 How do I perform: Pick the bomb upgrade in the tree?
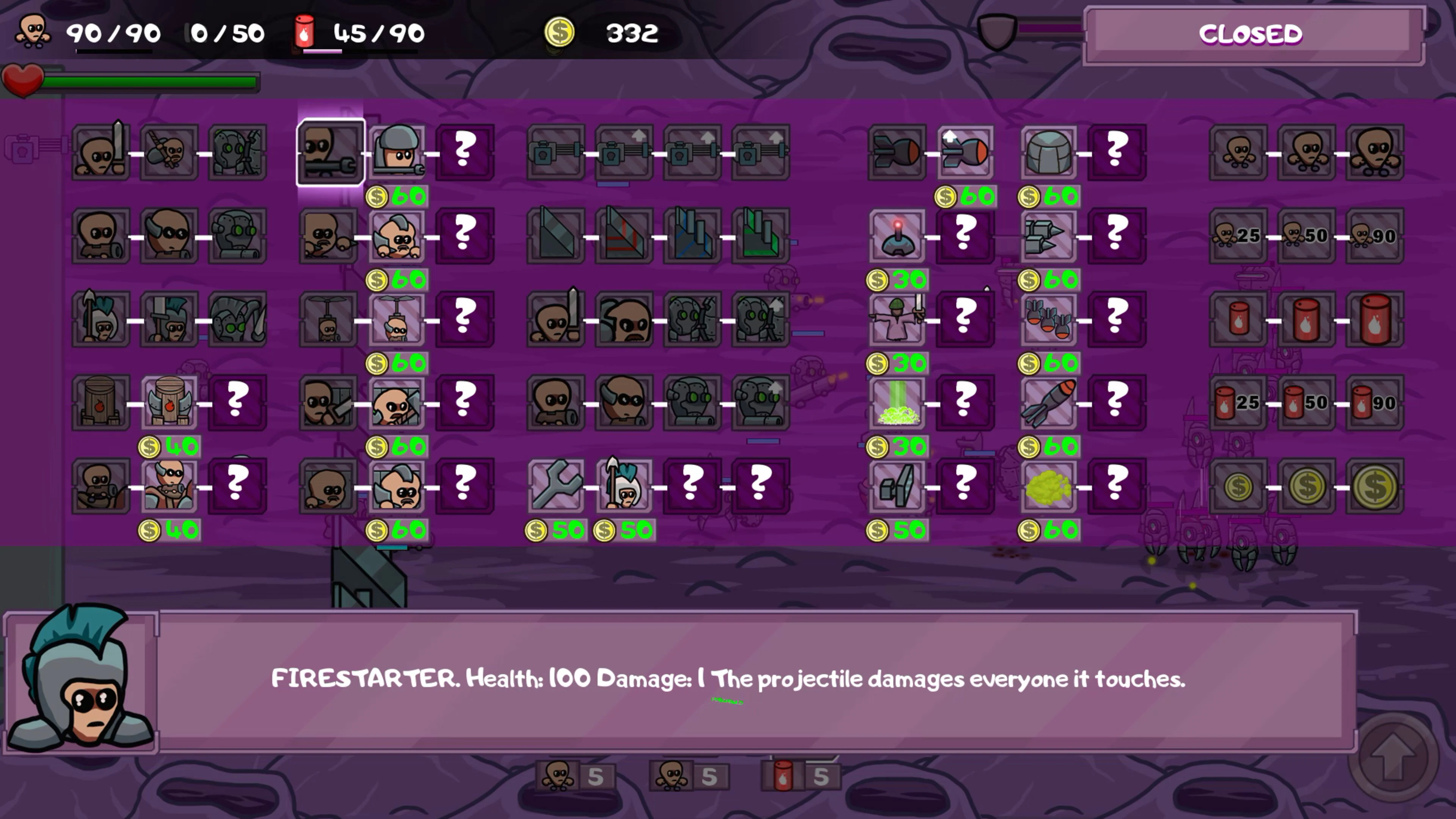(965, 152)
